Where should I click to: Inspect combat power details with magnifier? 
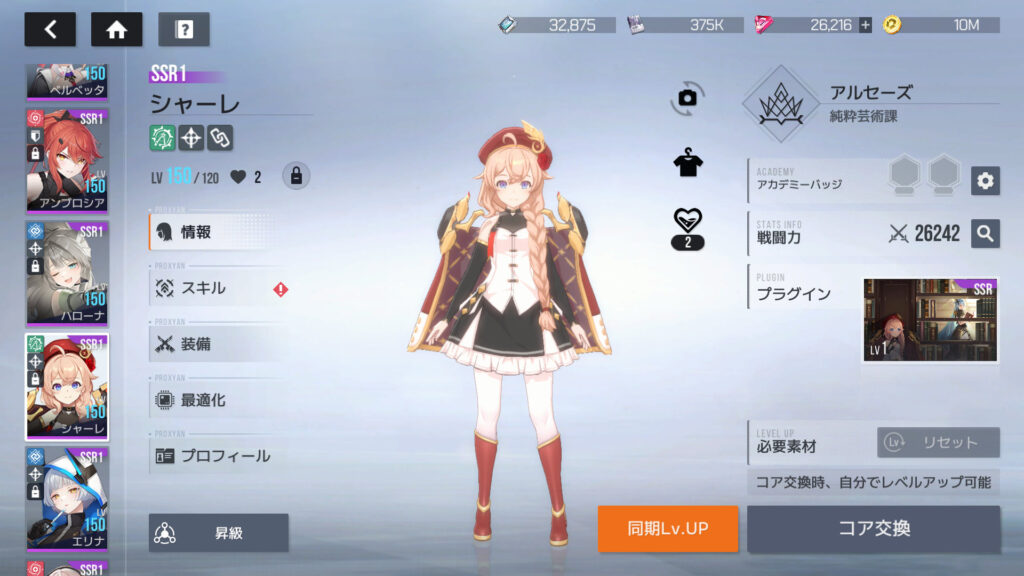tap(985, 234)
